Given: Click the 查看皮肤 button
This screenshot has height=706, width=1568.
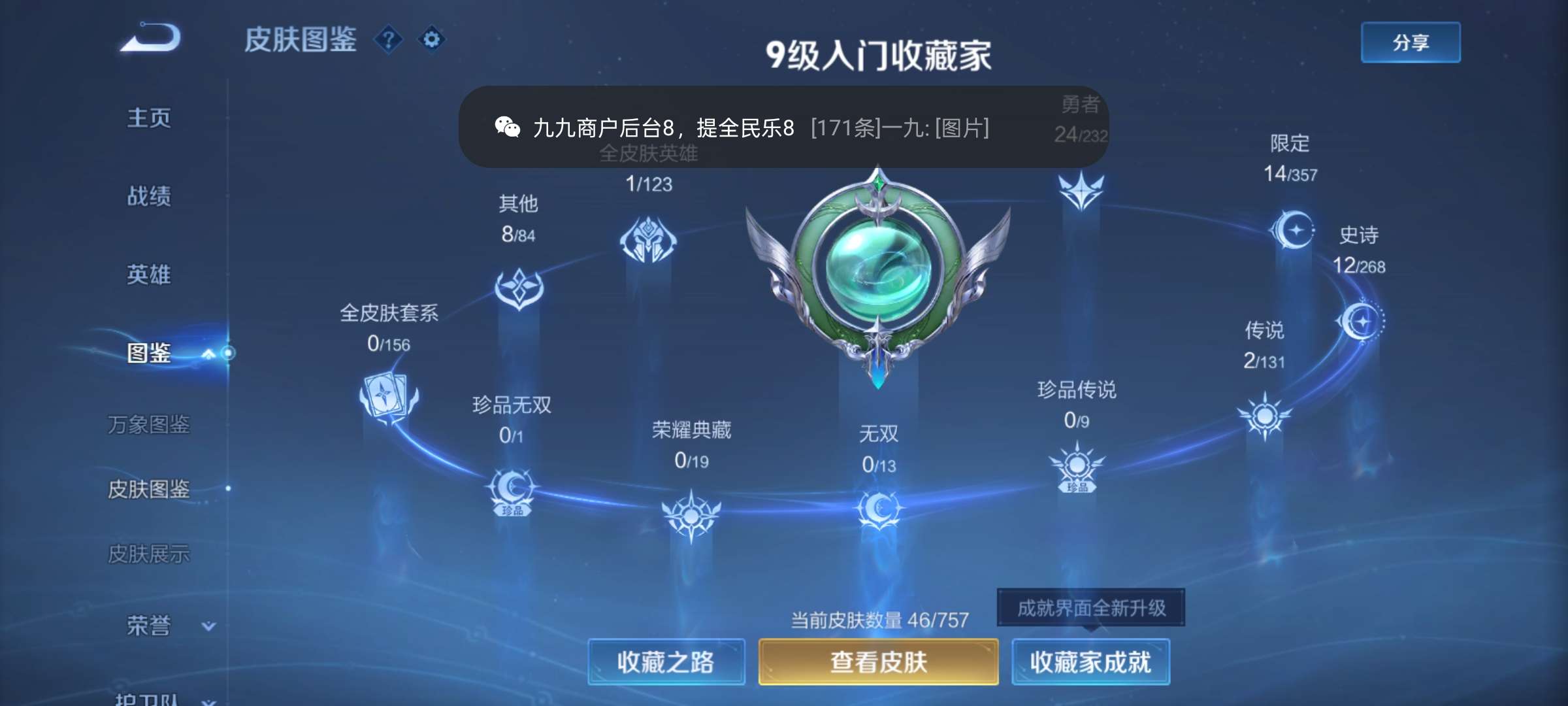Looking at the screenshot, I should [x=877, y=662].
